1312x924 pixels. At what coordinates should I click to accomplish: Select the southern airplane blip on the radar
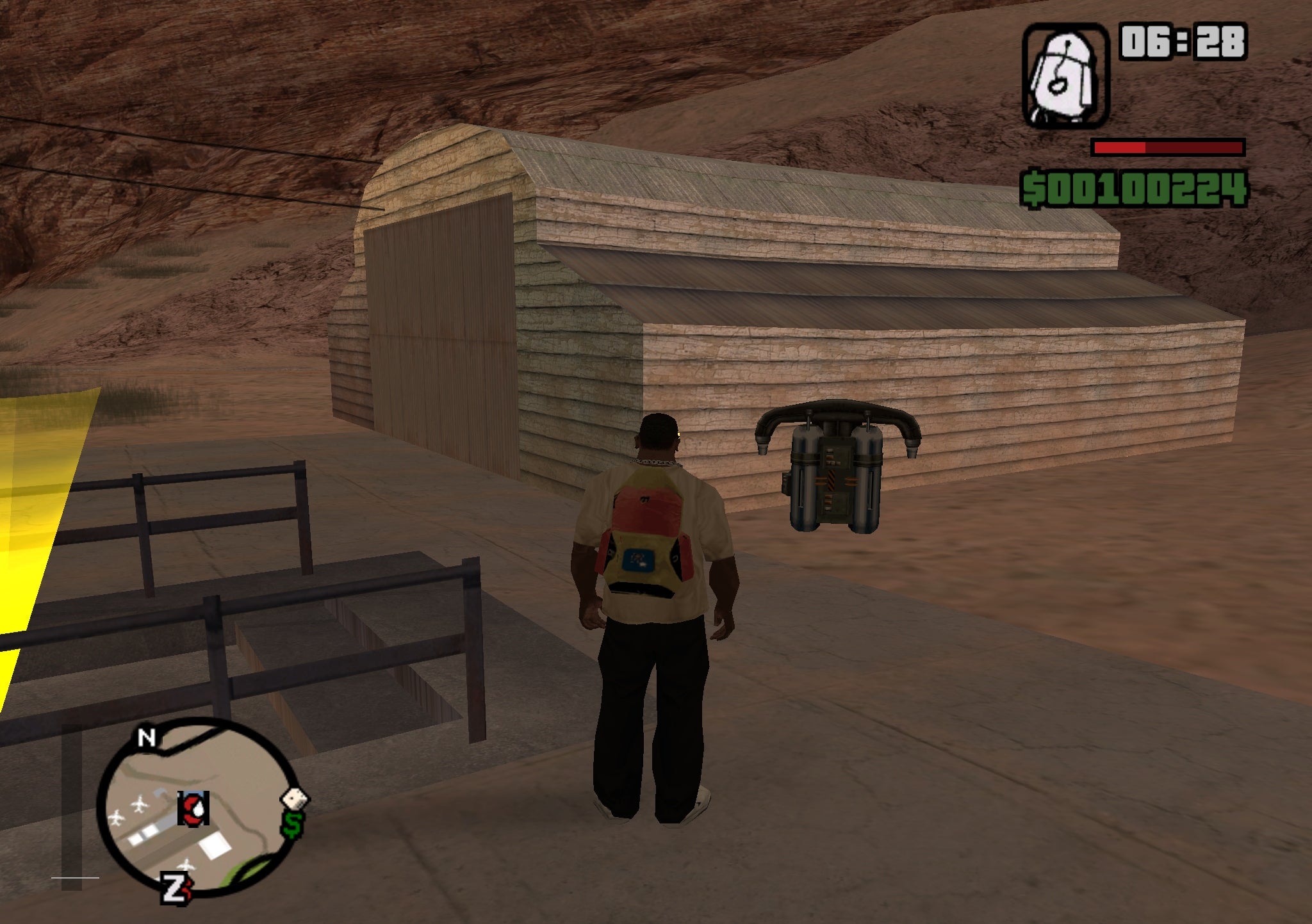[x=186, y=865]
